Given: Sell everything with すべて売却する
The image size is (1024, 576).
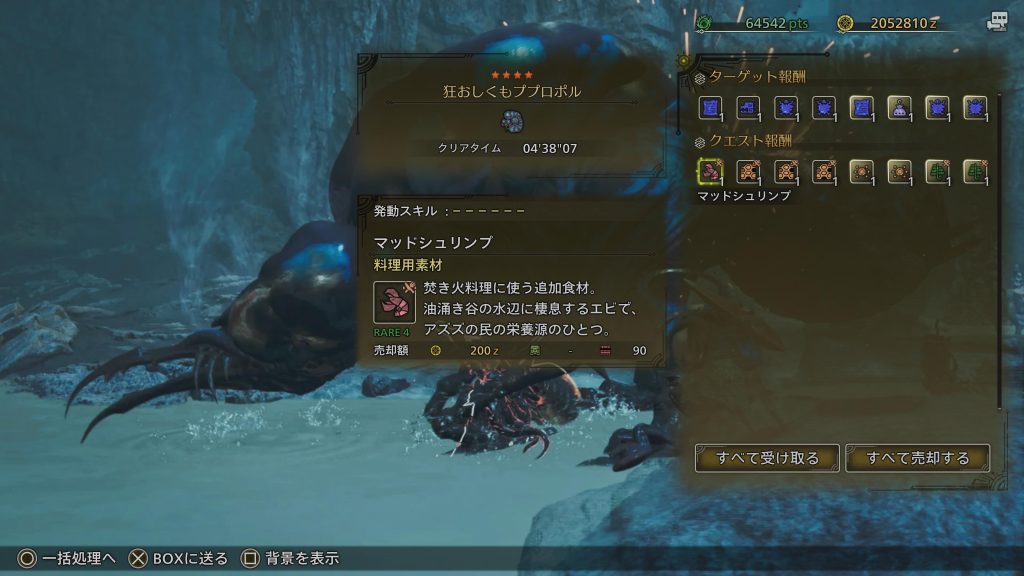Looking at the screenshot, I should pos(917,458).
